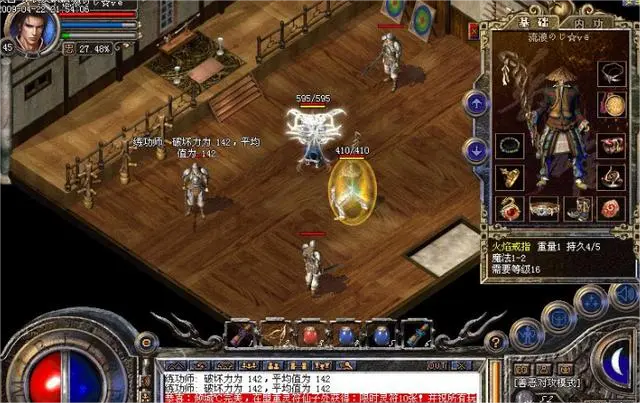Viewport: 640px width, 403px height.
Task: Use the scroll item in first hotbar slot
Action: (x=244, y=334)
